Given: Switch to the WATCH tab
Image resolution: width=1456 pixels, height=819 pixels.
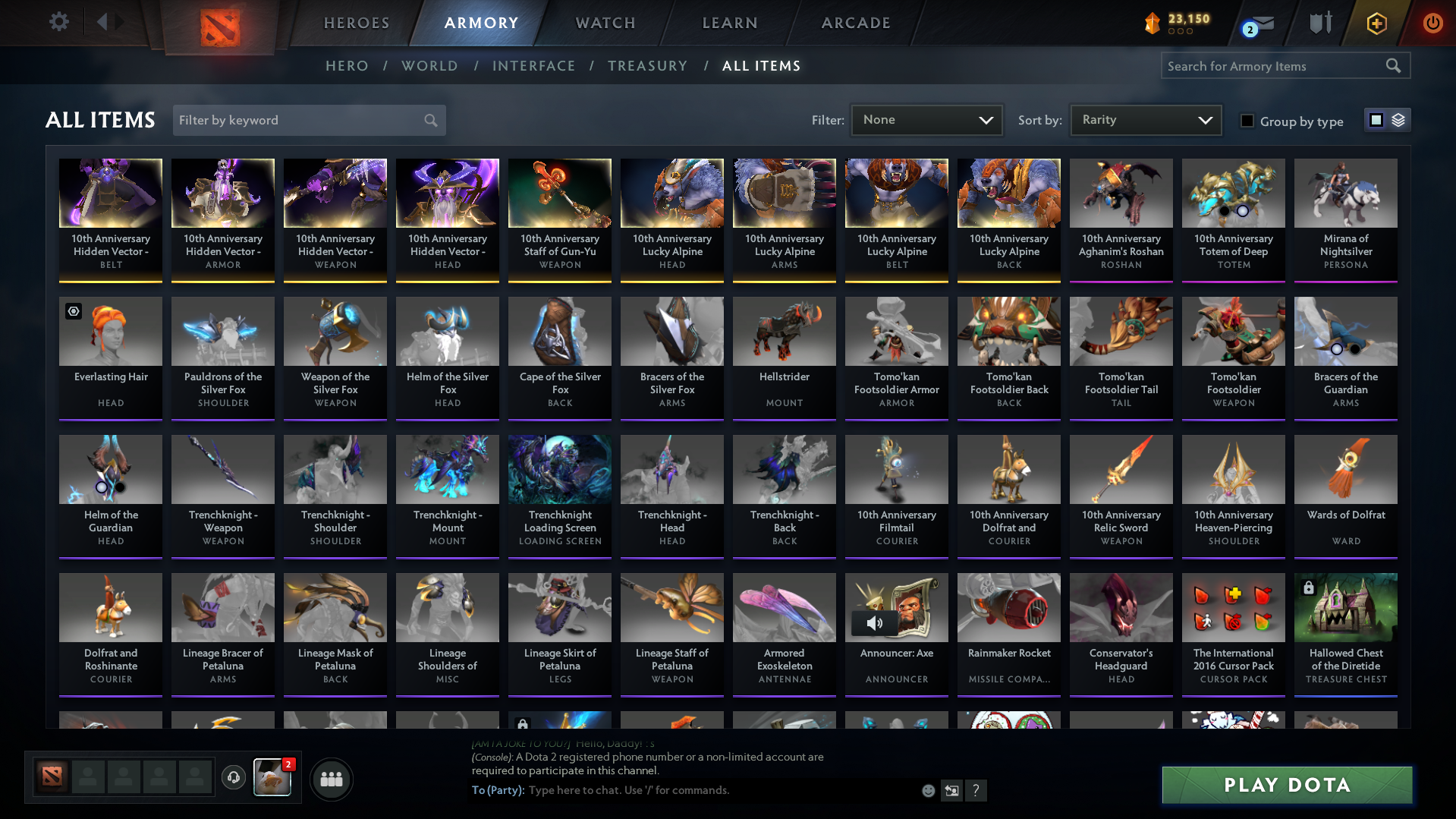Looking at the screenshot, I should [x=605, y=23].
